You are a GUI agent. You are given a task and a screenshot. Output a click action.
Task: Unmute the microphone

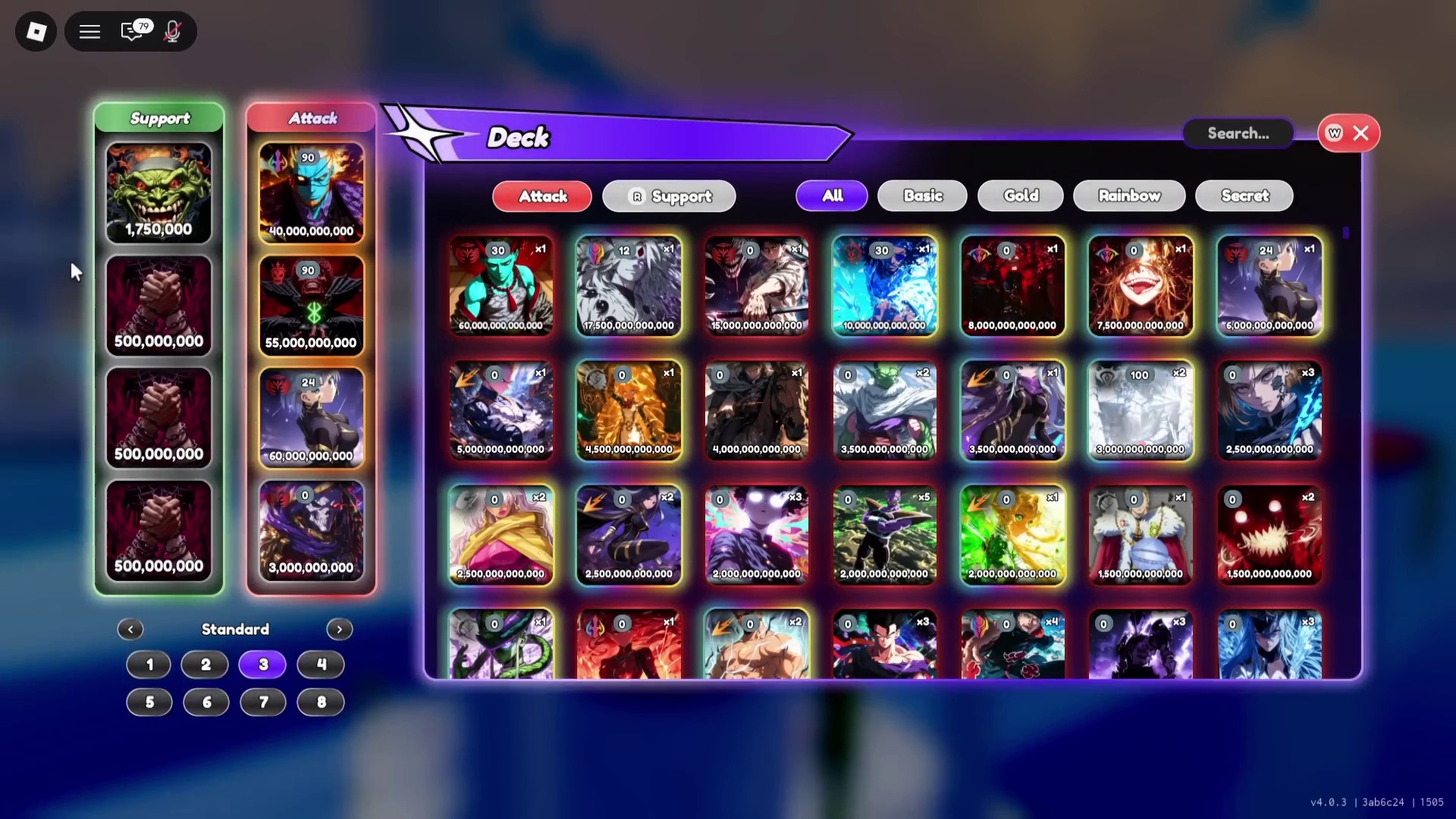point(172,31)
